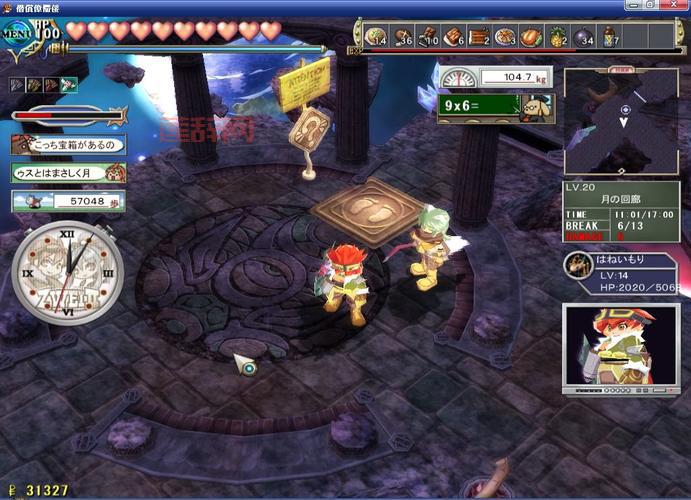
Task: Select the はねいもり target info panel
Action: (619, 274)
